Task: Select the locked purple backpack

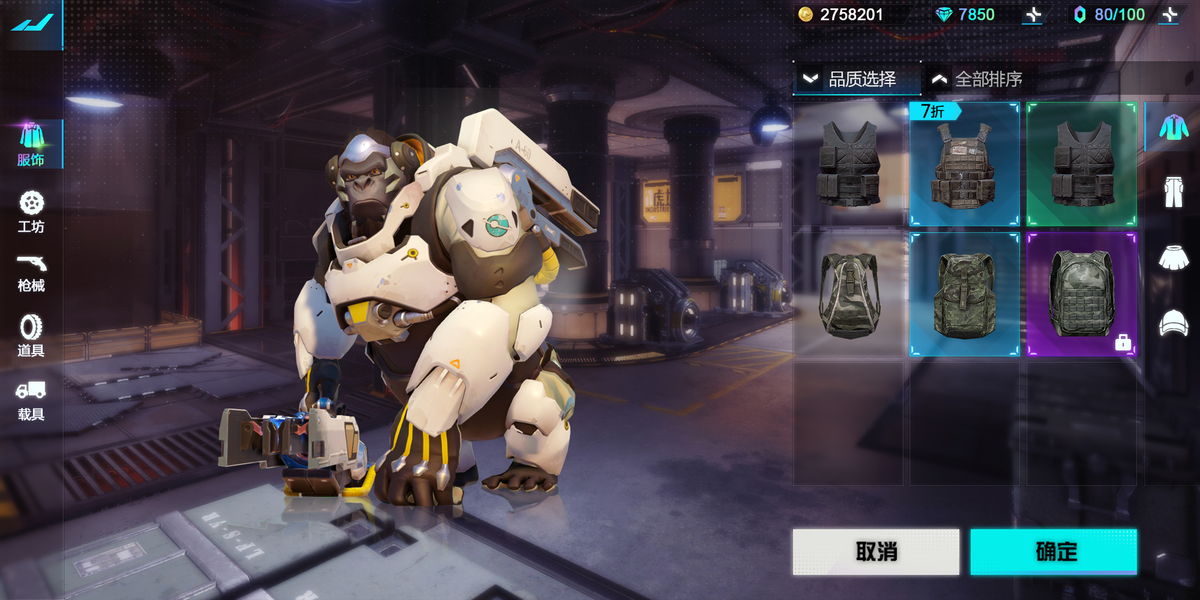Action: tap(1081, 294)
